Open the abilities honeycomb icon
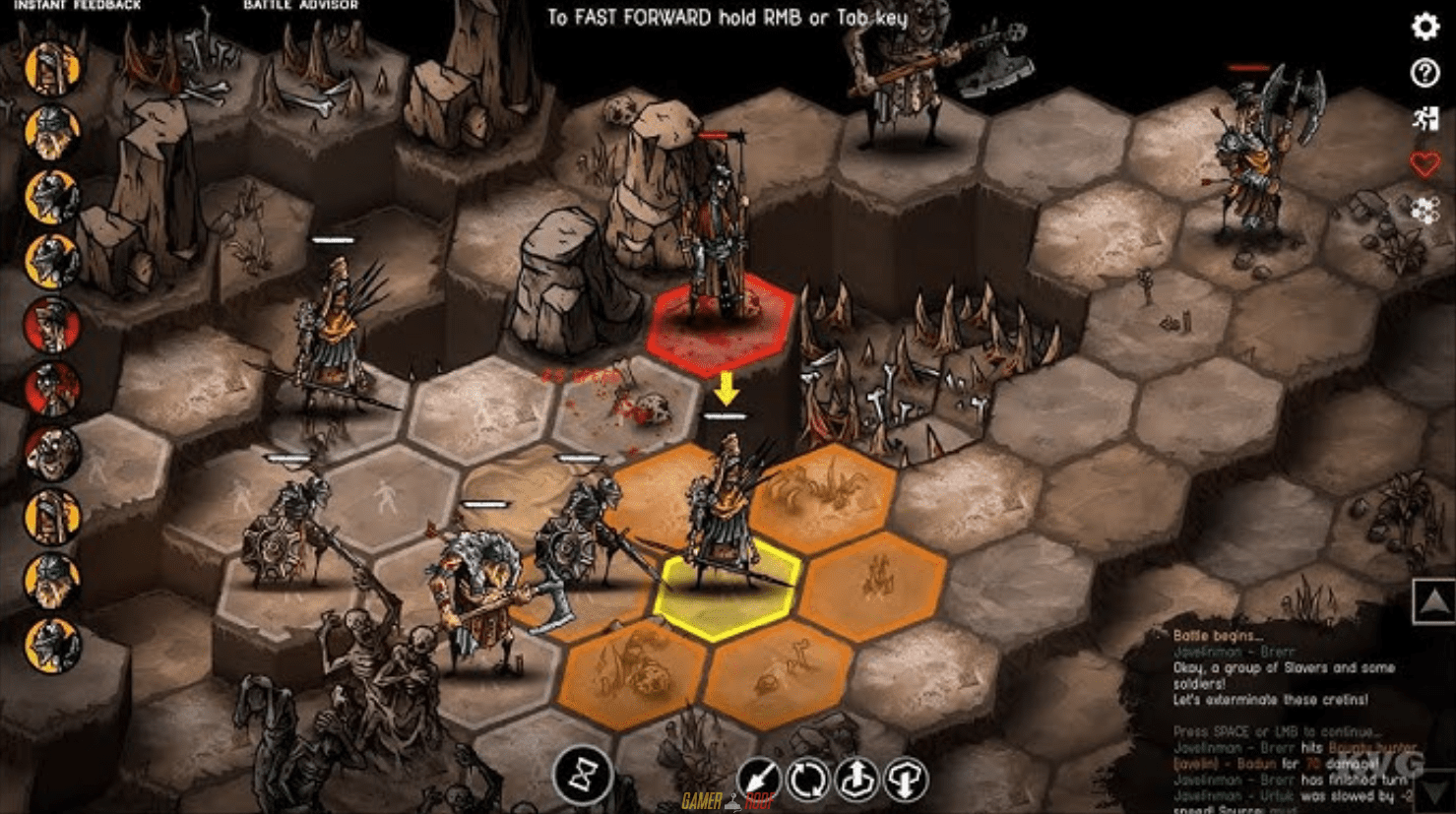 1424,210
